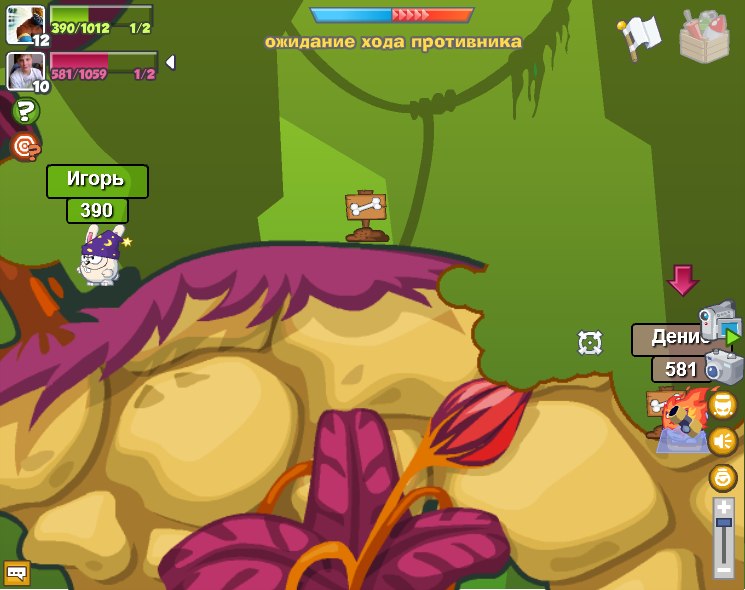Open the weapons crate inventory
Viewport: 745px width, 590px height.
coord(704,37)
